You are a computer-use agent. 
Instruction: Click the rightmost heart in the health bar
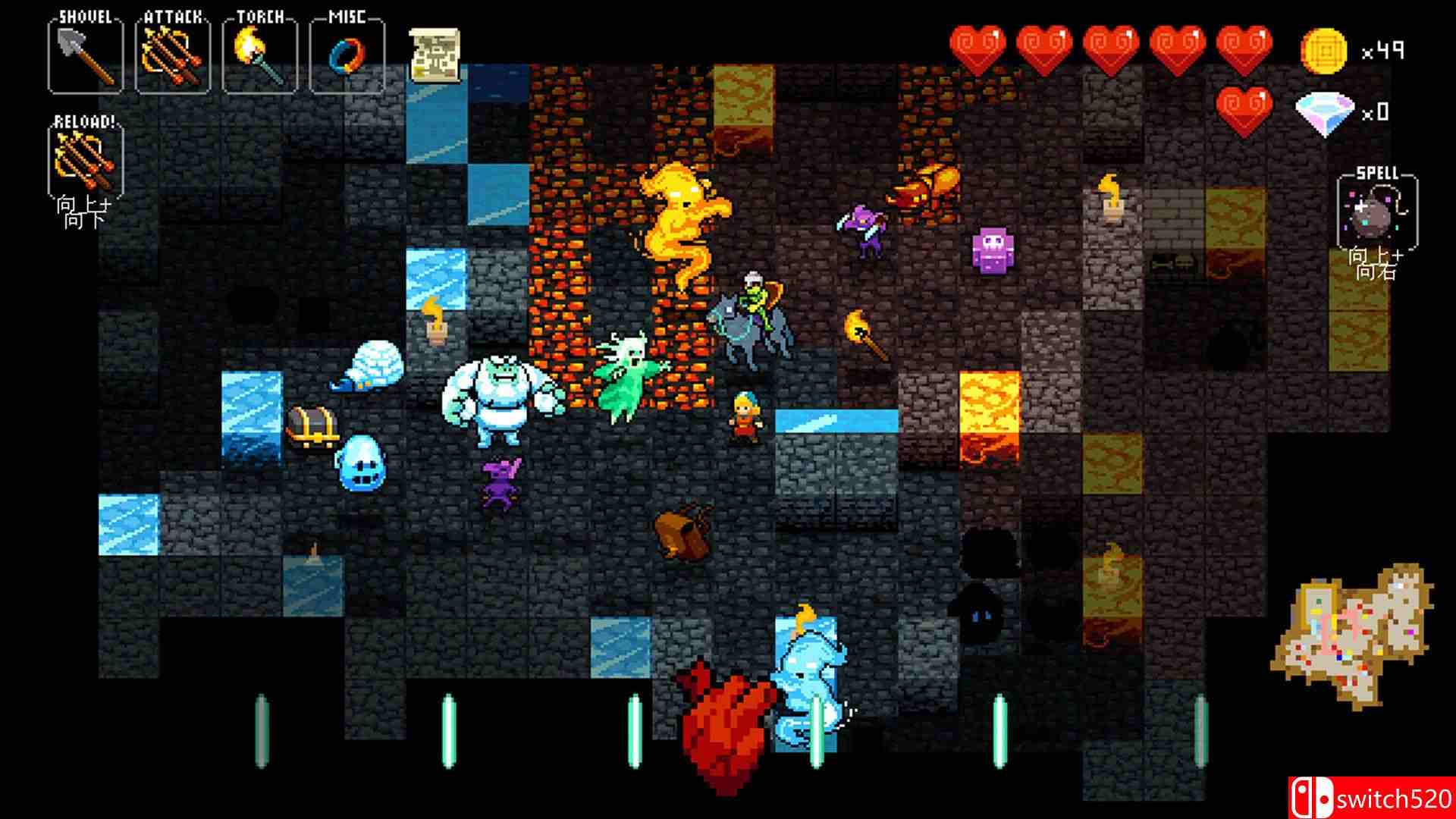coord(1251,47)
